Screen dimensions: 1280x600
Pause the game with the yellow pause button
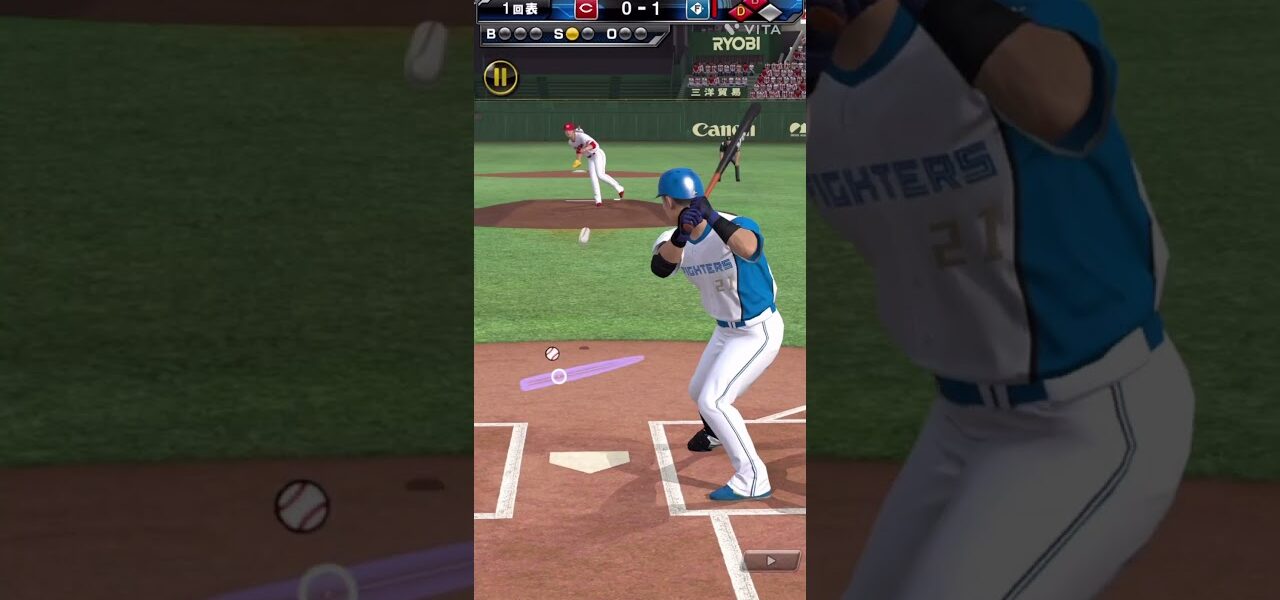pos(500,78)
